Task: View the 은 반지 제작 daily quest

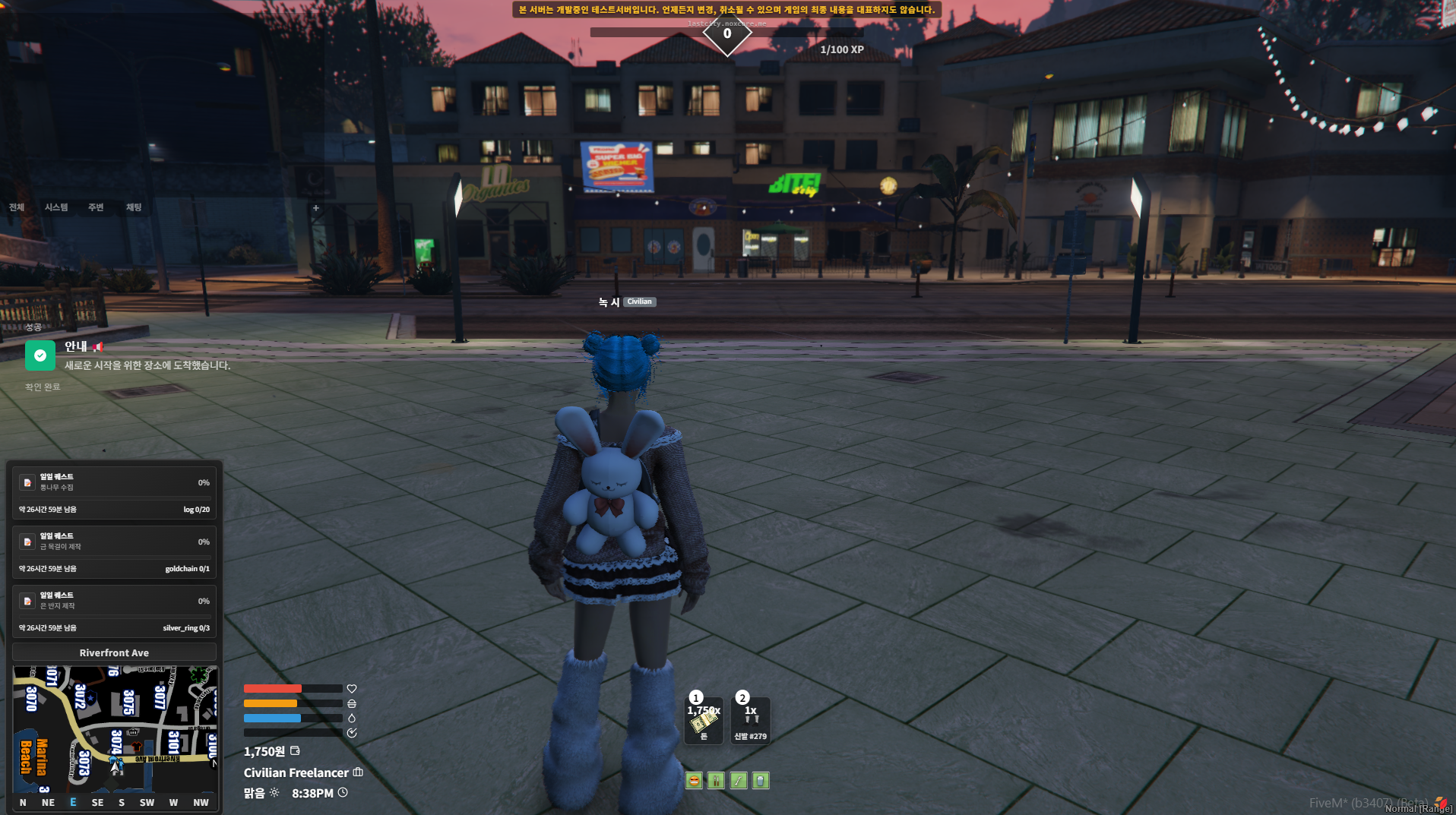Action: tap(114, 611)
